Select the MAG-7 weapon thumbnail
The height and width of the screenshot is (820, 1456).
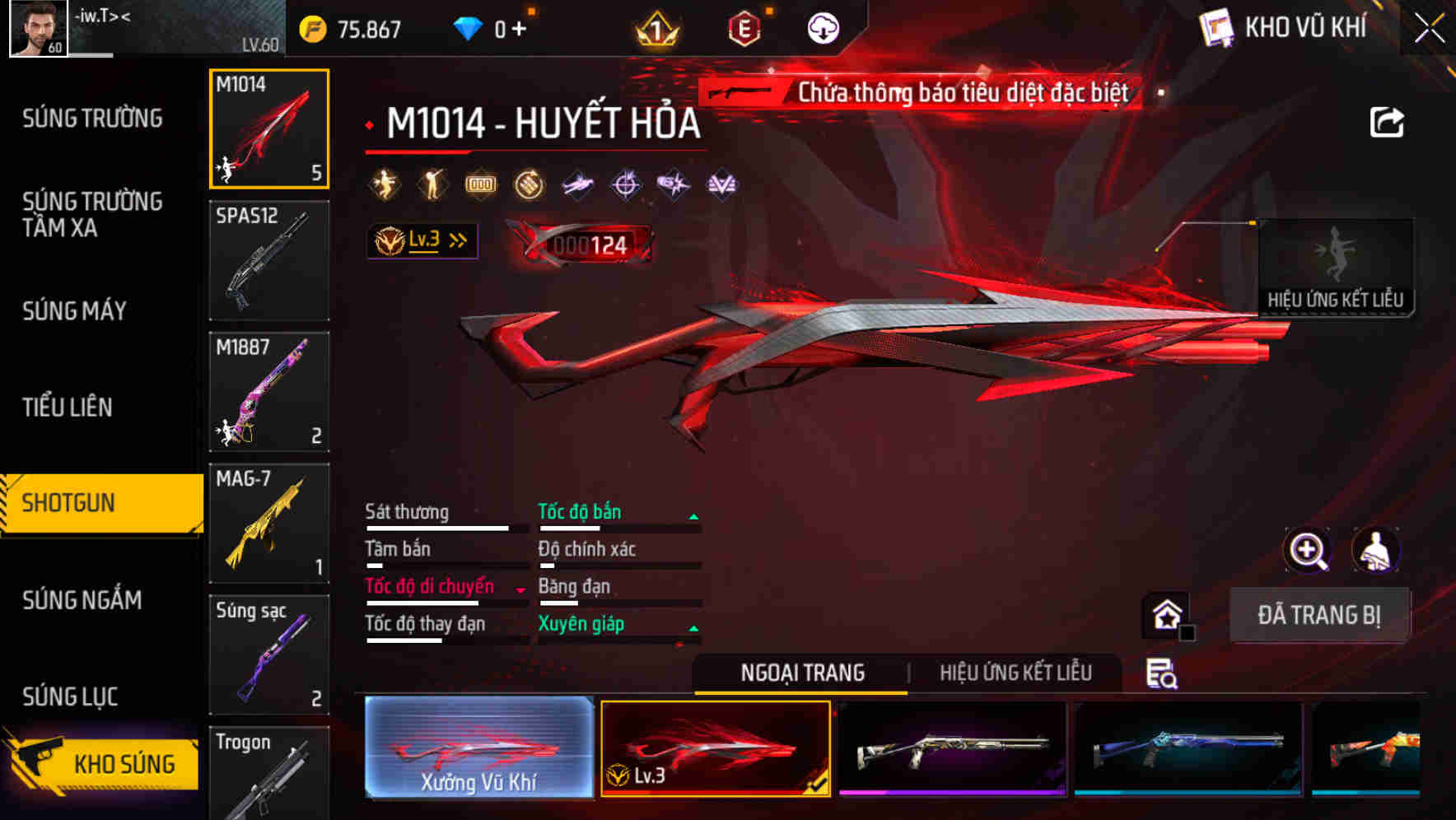(268, 522)
